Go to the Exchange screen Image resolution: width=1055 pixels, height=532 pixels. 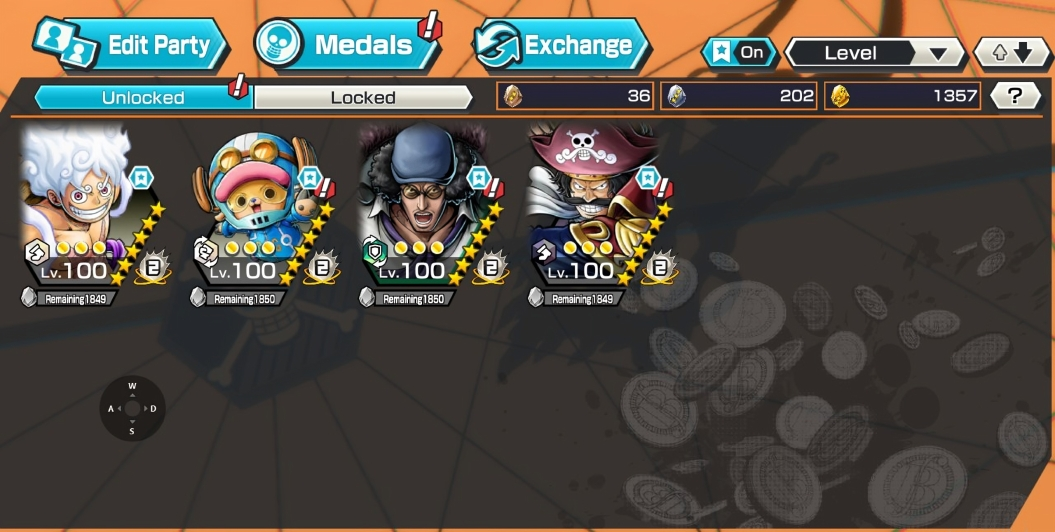pyautogui.click(x=561, y=45)
